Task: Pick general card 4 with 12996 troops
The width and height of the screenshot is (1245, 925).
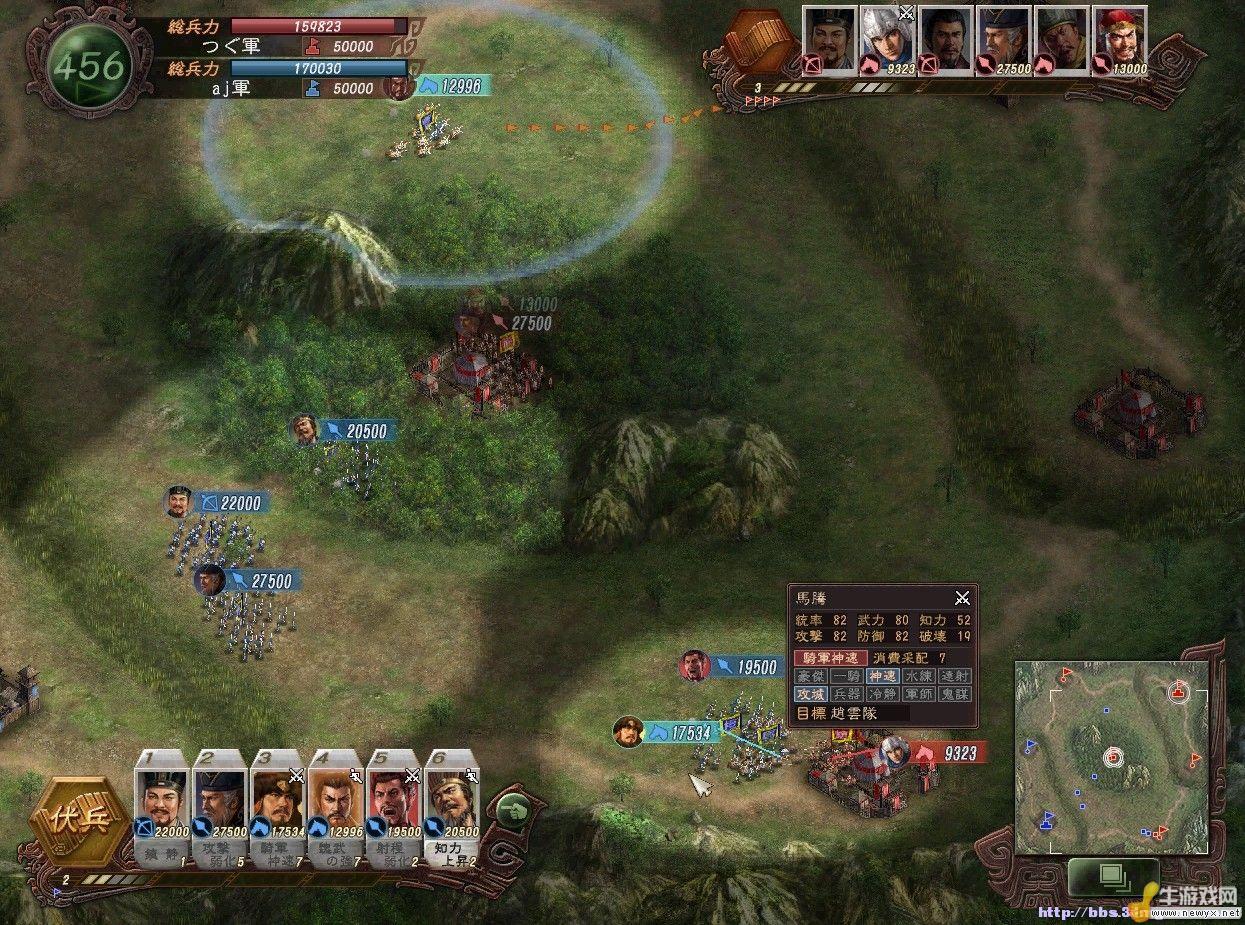Action: 336,800
